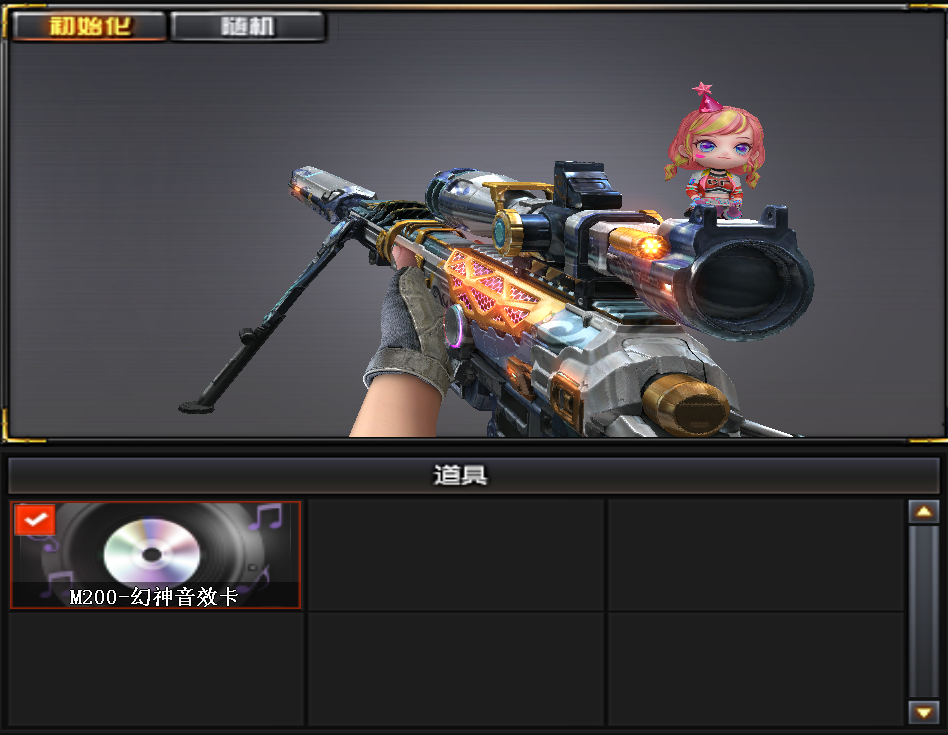Image resolution: width=948 pixels, height=735 pixels.
Task: Choose the 随机 random button
Action: 247,27
